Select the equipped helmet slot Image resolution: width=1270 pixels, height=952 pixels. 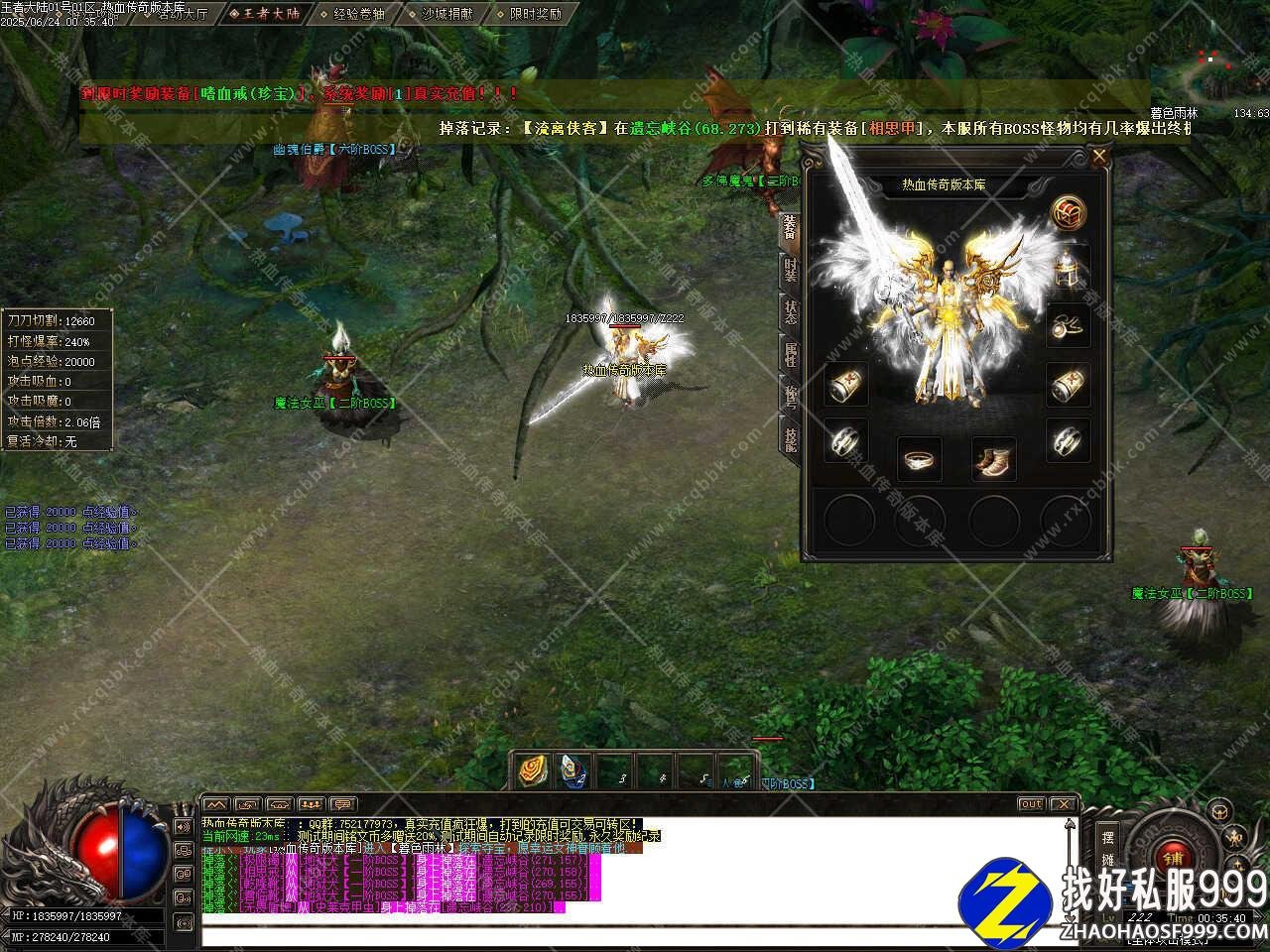click(1069, 267)
